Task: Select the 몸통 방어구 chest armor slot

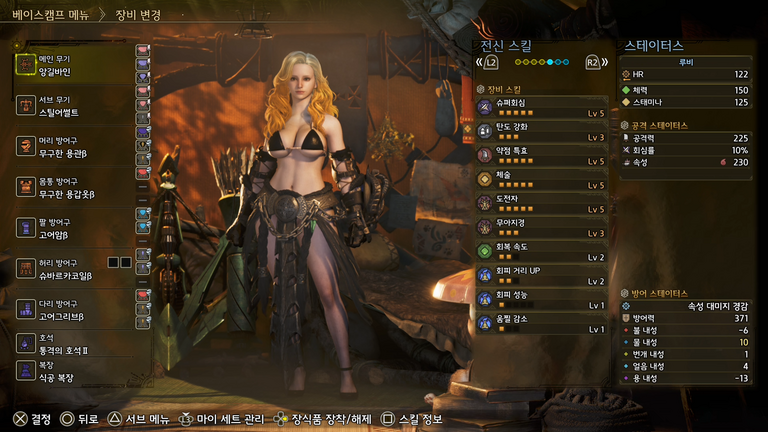Action: [70, 187]
